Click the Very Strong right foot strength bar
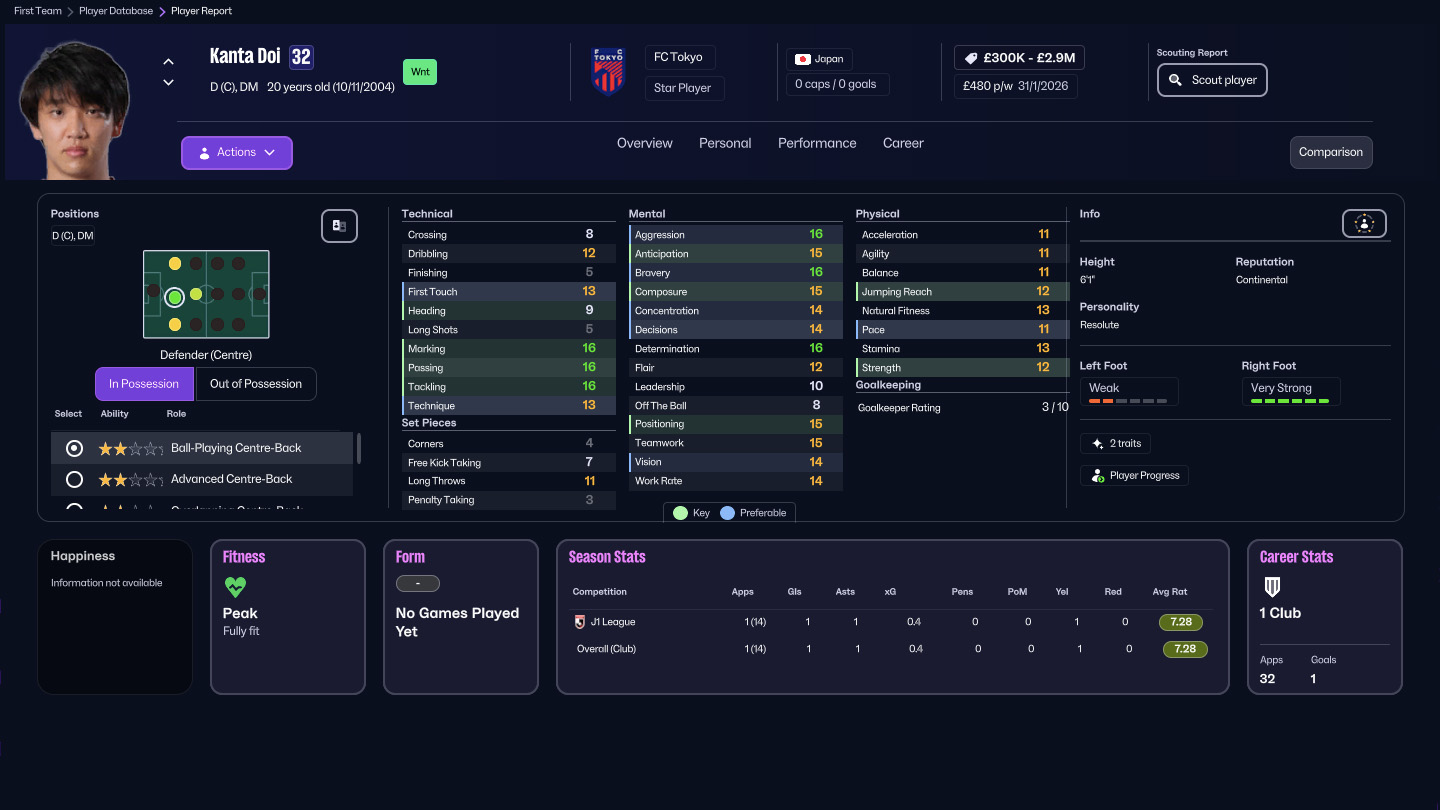Viewport: 1440px width, 810px height. 1291,401
